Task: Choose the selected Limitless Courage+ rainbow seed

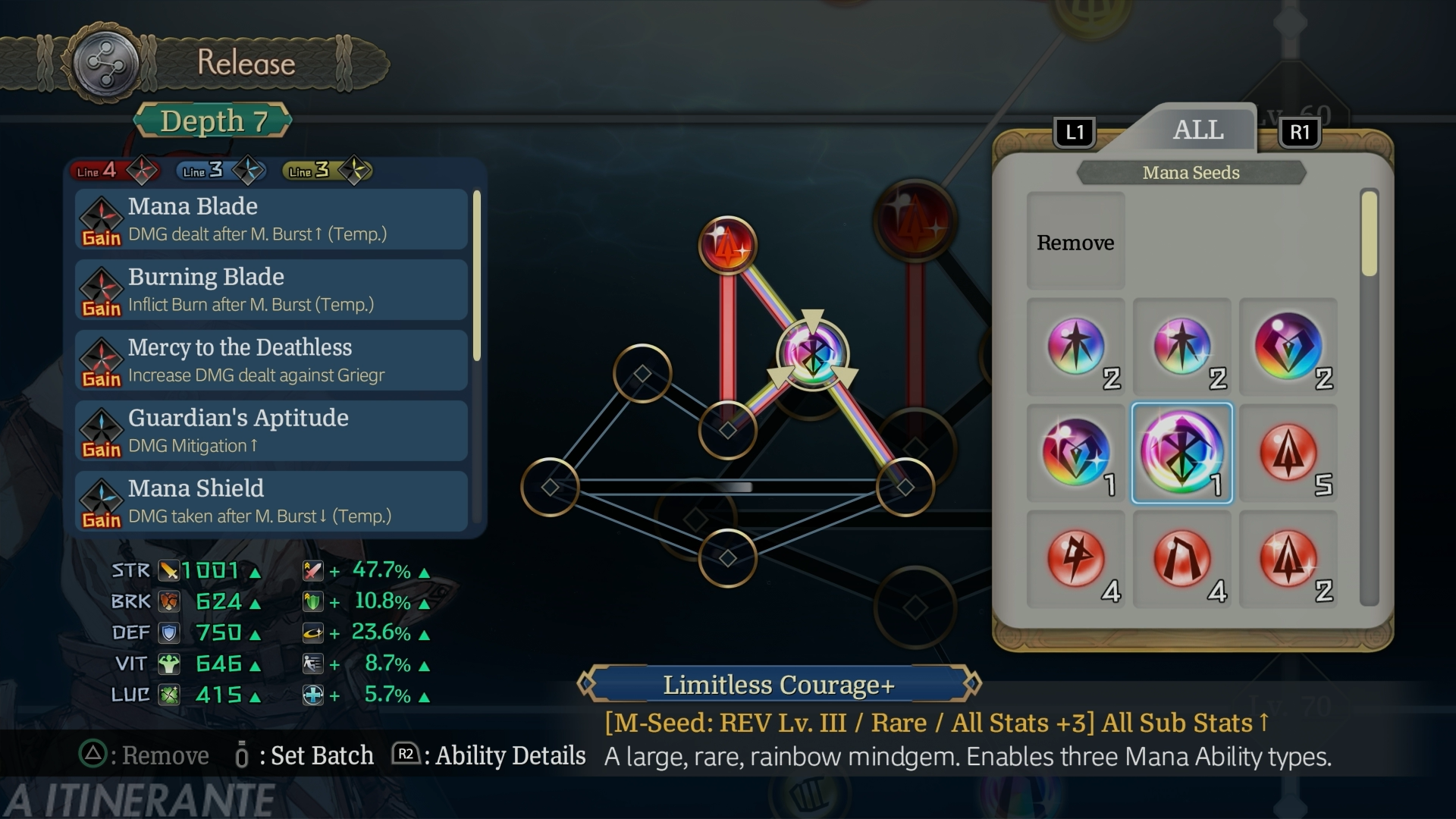Action: point(1181,453)
